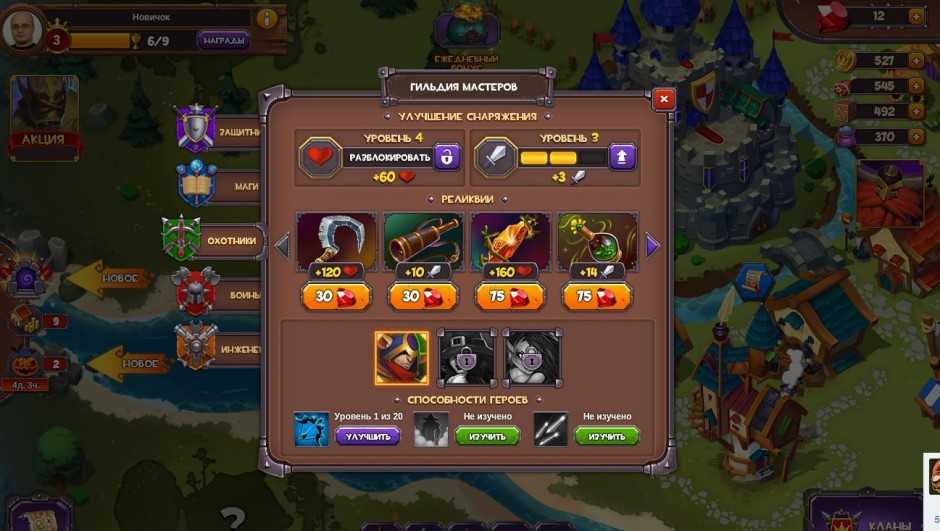Switch to the Маги tab
Image resolution: width=940 pixels, height=531 pixels.
215,185
